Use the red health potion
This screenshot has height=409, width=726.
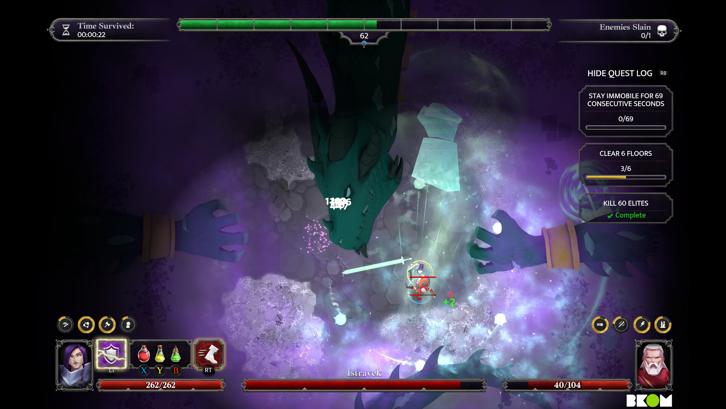[144, 354]
